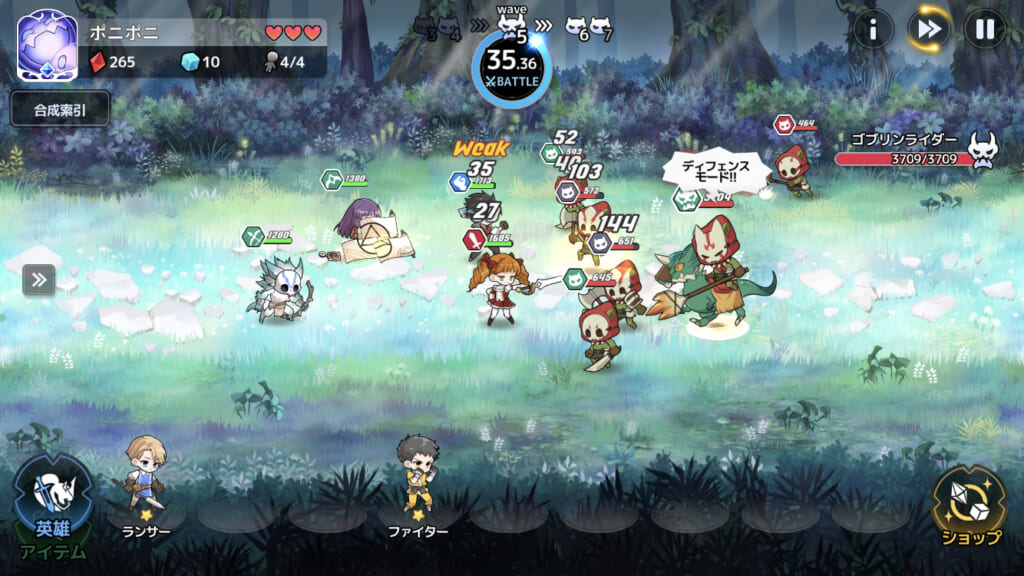Open the info panel with the i button

pyautogui.click(x=872, y=30)
